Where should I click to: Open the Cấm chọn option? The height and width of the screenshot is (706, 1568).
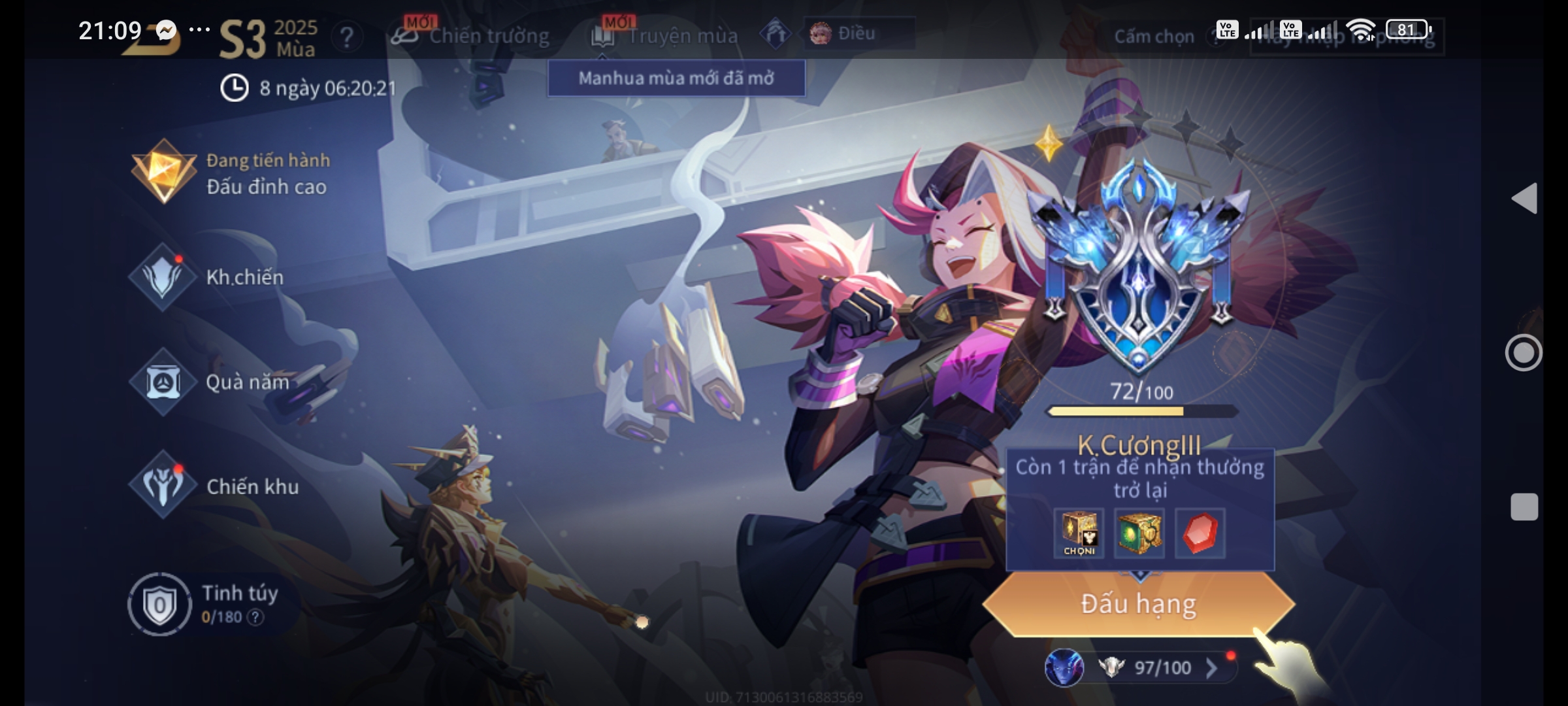point(1154,37)
